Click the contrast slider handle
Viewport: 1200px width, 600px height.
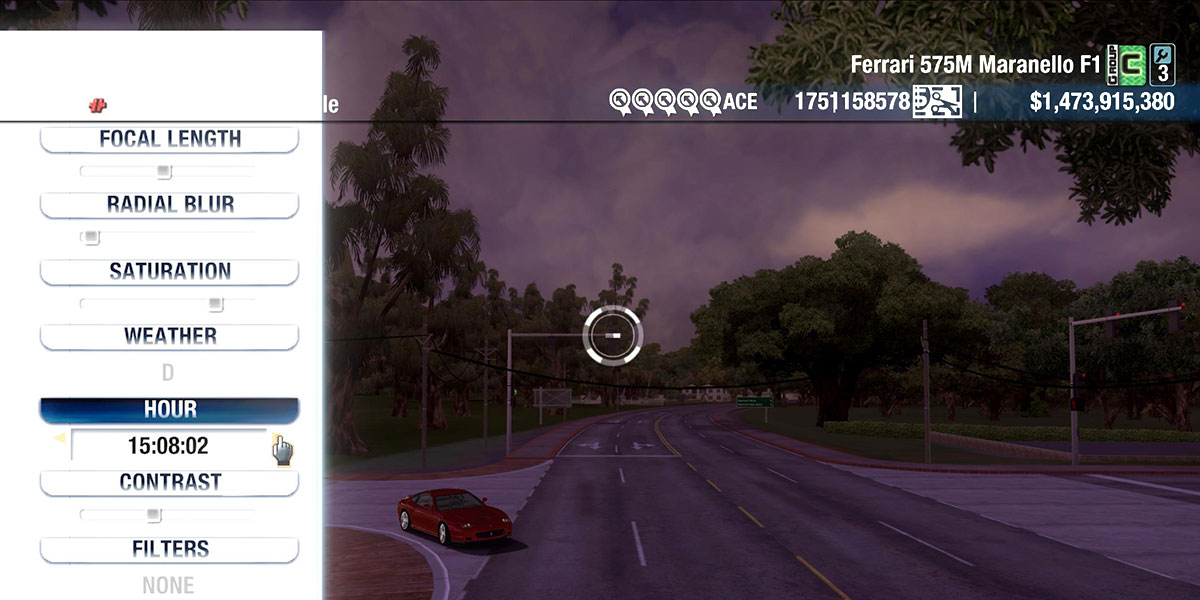(x=153, y=515)
